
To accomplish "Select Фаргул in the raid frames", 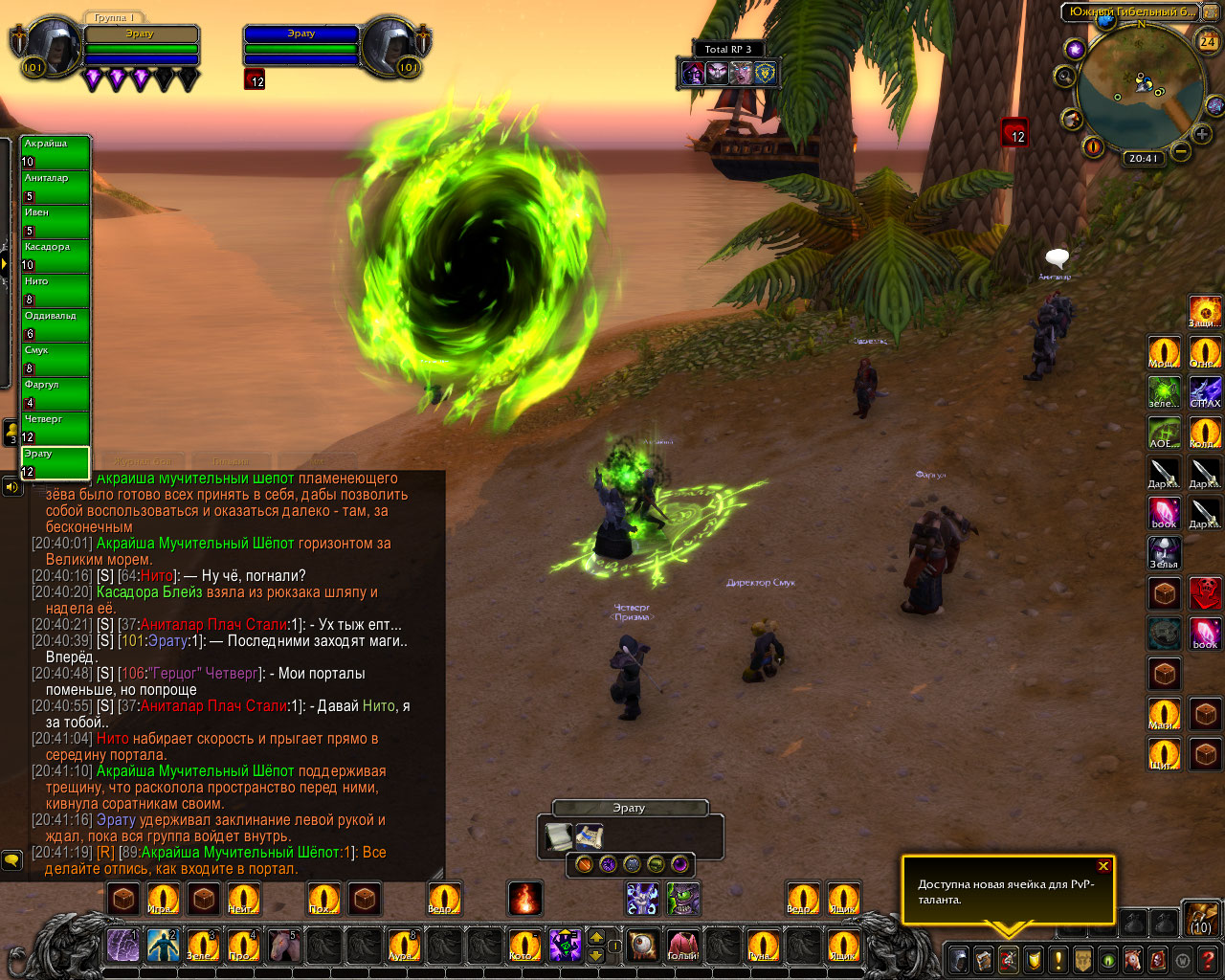I will point(56,393).
